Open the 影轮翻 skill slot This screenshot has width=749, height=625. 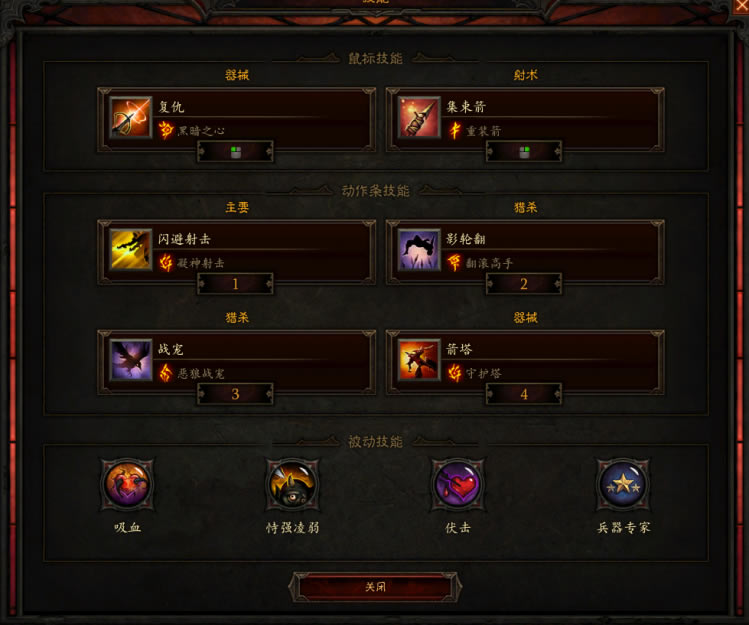(525, 249)
